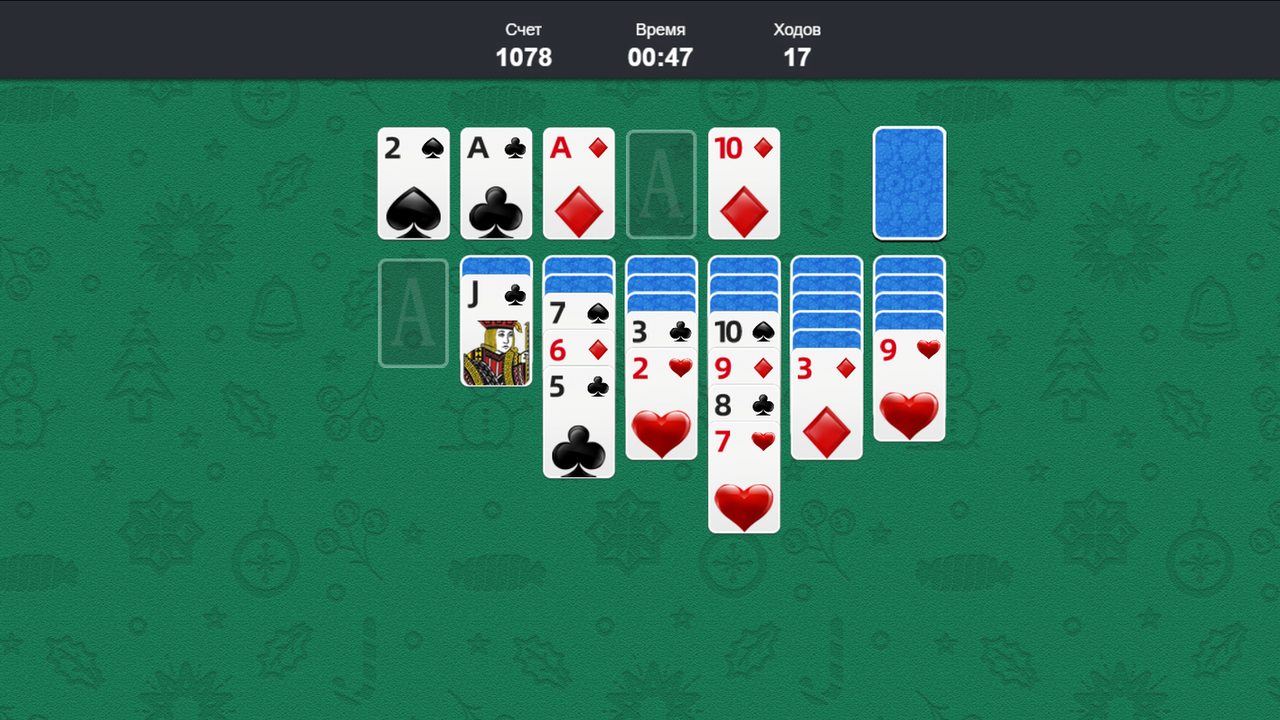Click the empty tableau slot marked A
The width and height of the screenshot is (1280, 720).
pos(413,312)
